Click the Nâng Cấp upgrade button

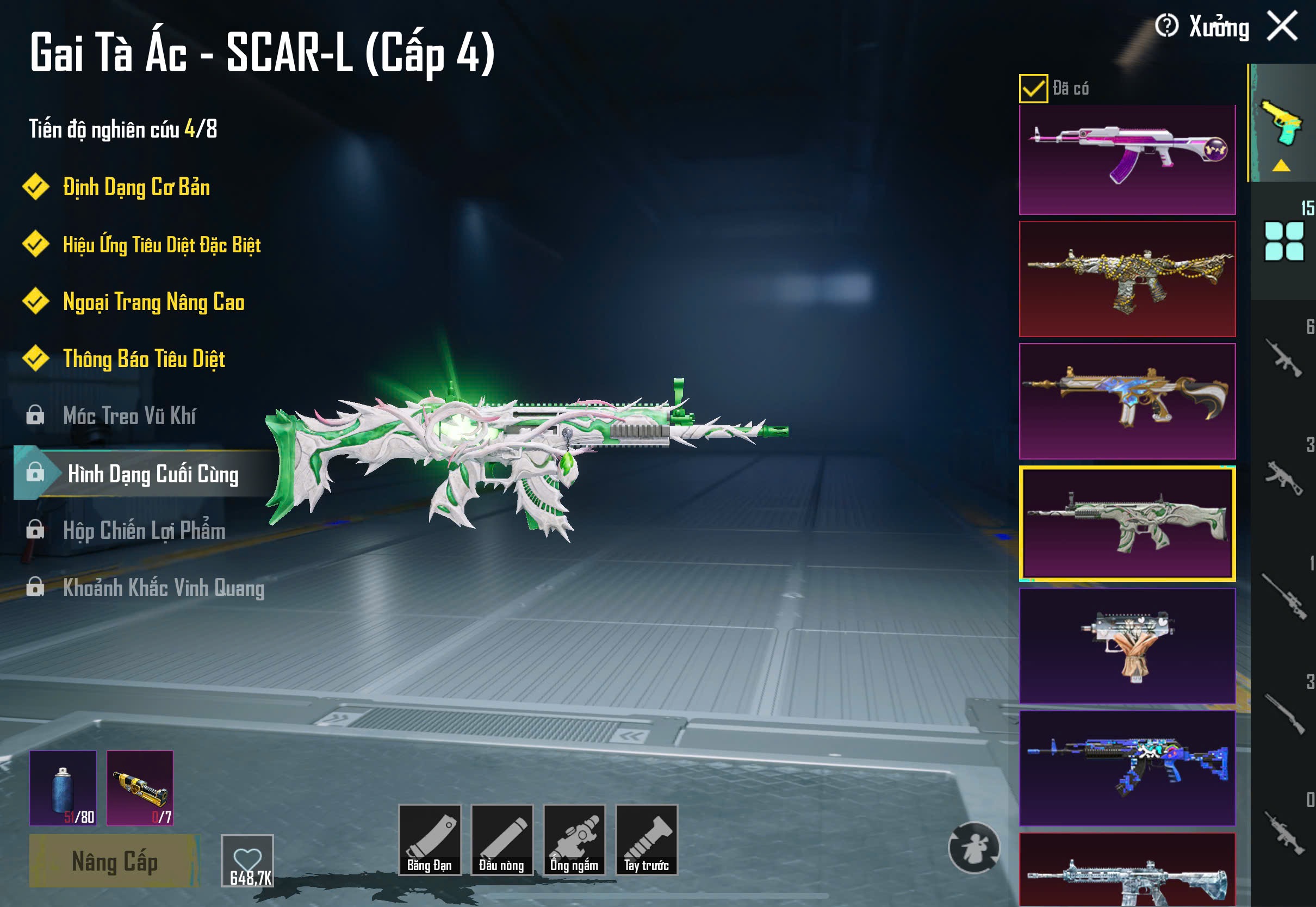[114, 861]
